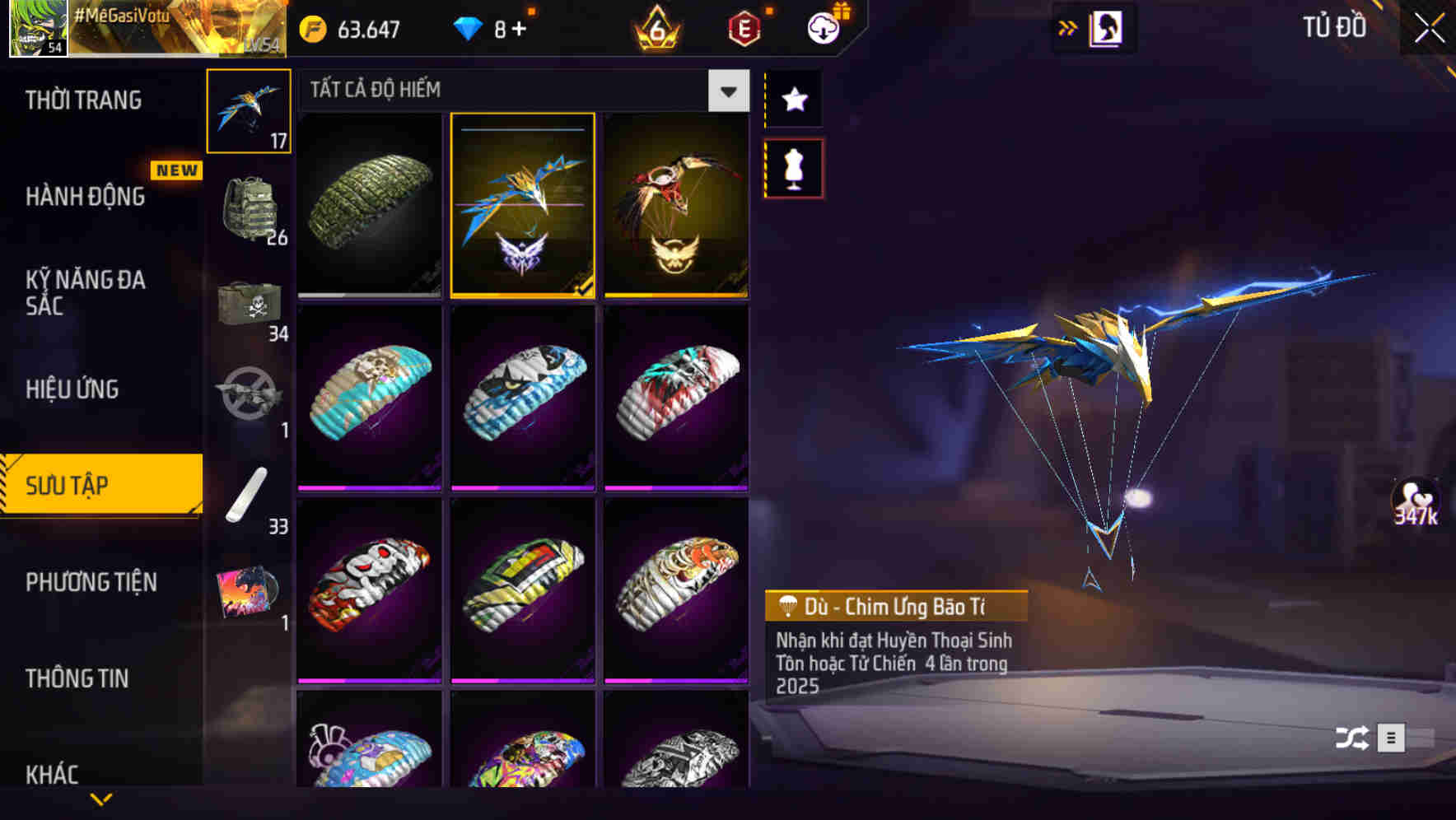This screenshot has width=1456, height=820.
Task: Toggle the favorites star filter
Action: point(793,100)
